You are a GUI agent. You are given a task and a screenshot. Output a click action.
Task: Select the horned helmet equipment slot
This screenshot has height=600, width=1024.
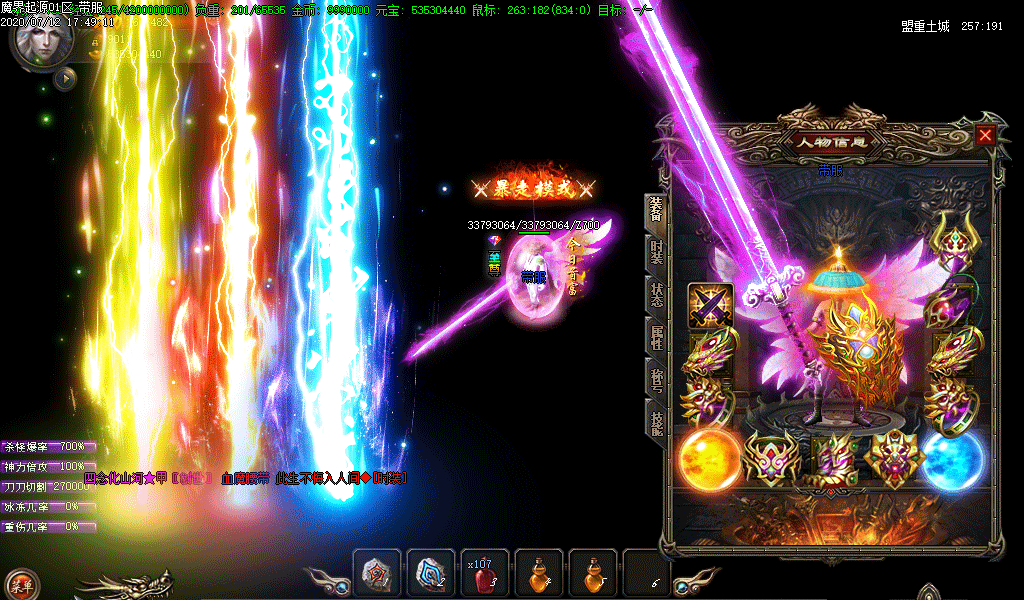pyautogui.click(x=951, y=240)
